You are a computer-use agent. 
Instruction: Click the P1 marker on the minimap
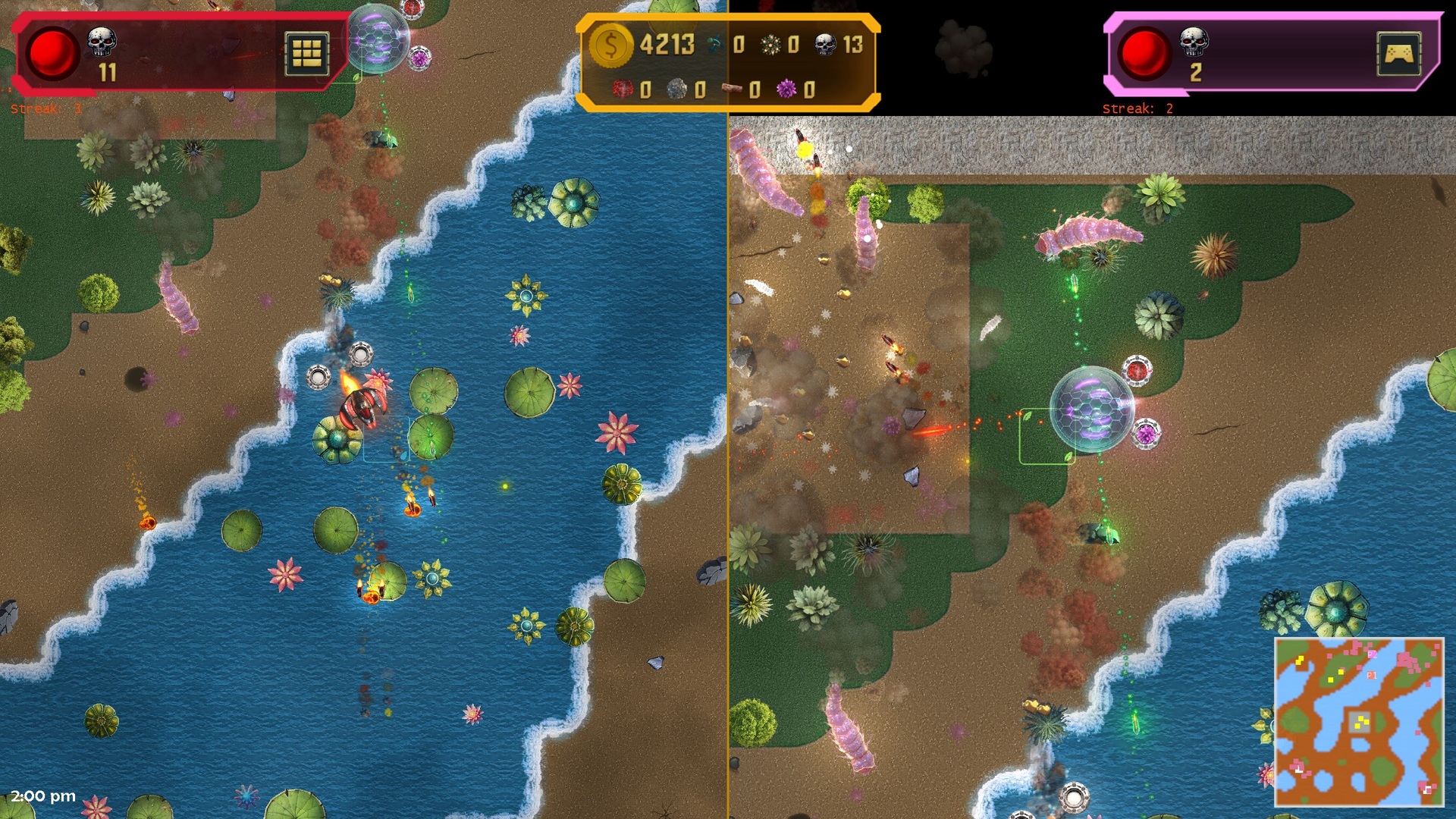point(1372,676)
